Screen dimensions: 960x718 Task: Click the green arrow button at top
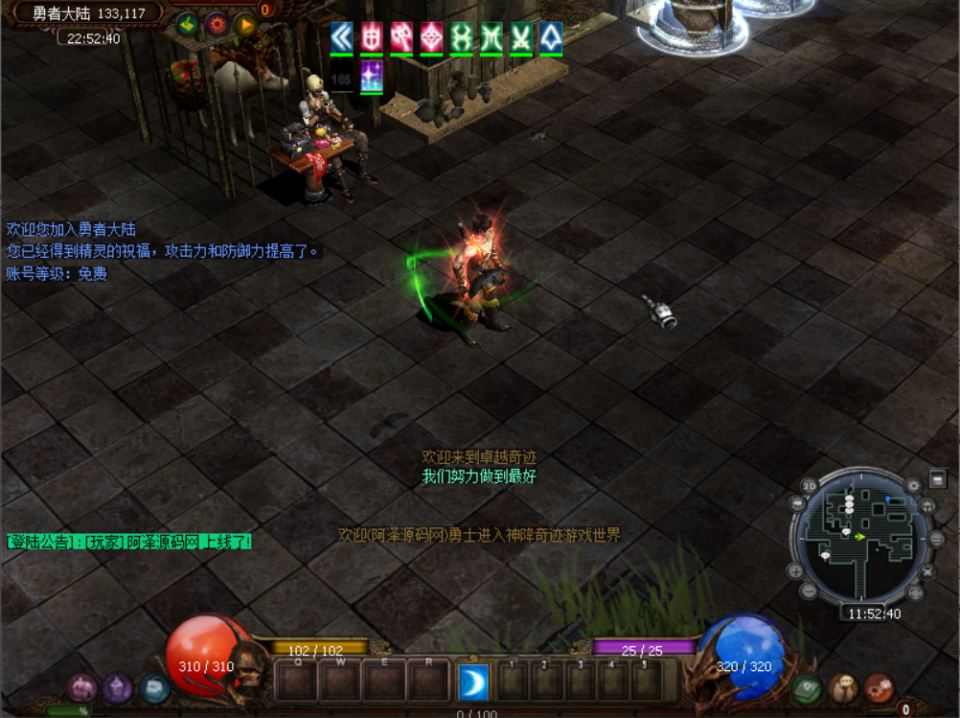tap(187, 24)
